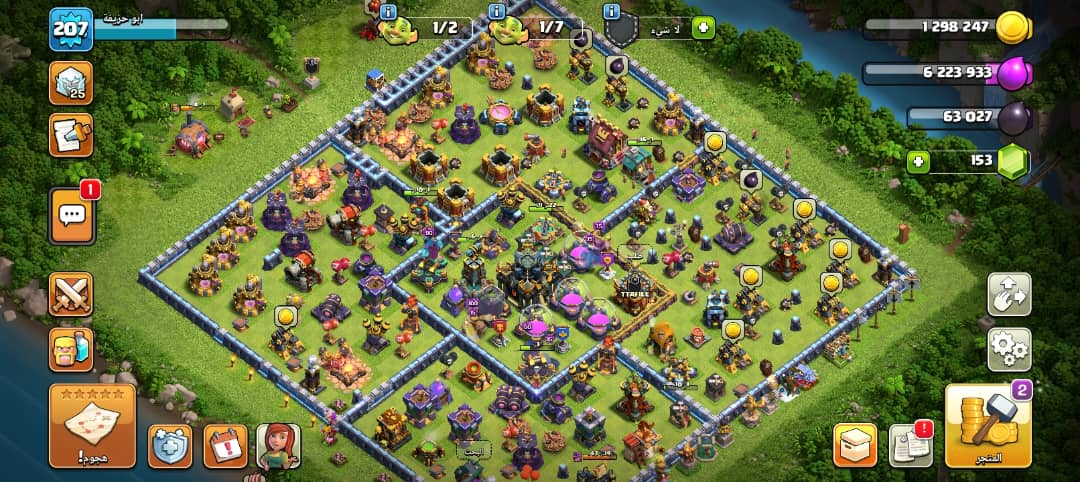The width and height of the screenshot is (1080, 482).
Task: Open the blue shield icon by Attack
Action: point(170,446)
